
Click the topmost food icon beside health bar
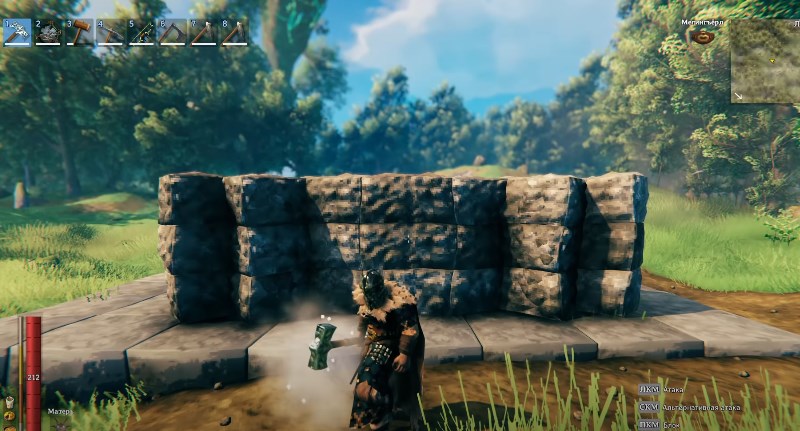pos(9,400)
